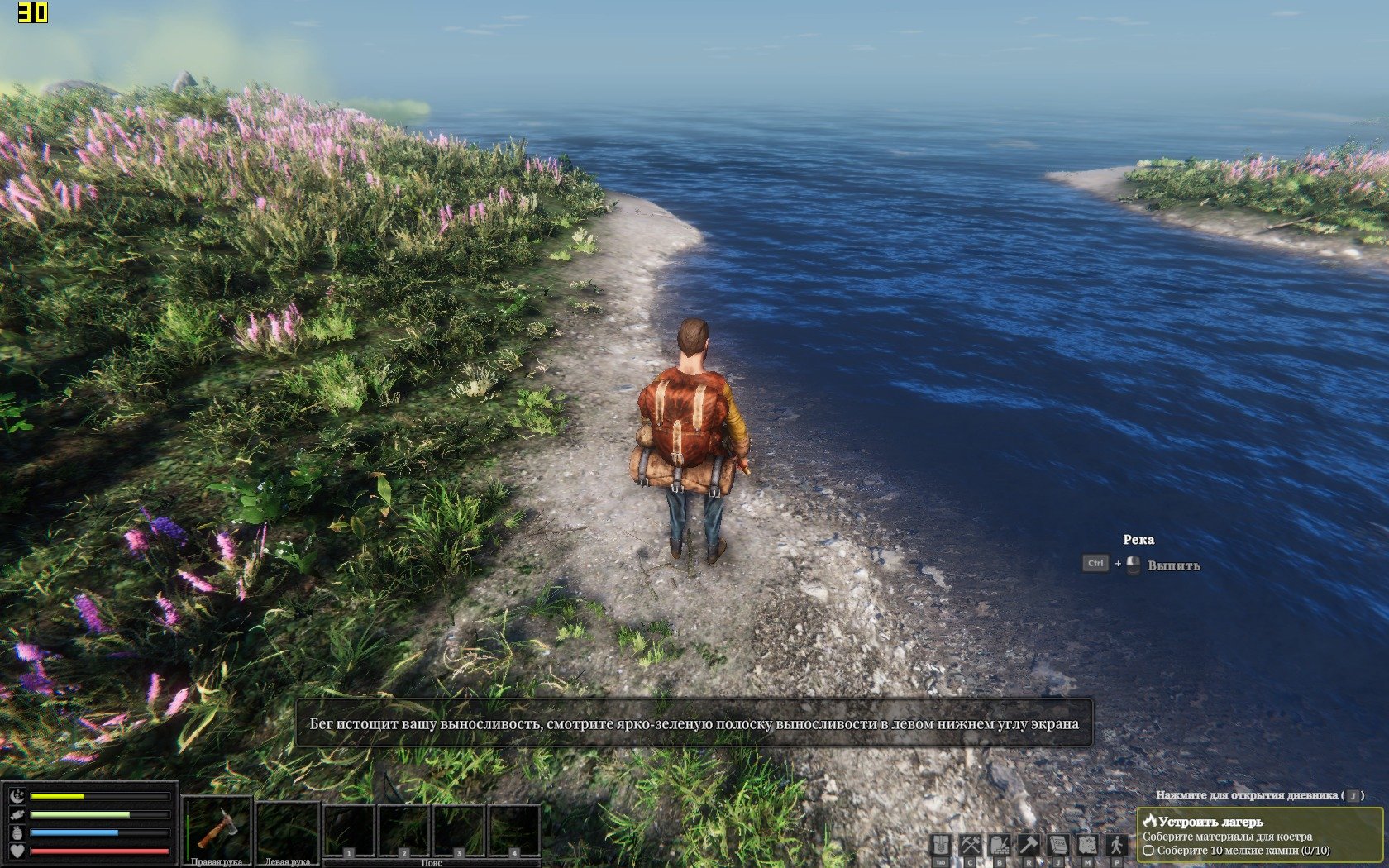Open the journal book icon
Image resolution: width=1389 pixels, height=868 pixels.
[1058, 846]
